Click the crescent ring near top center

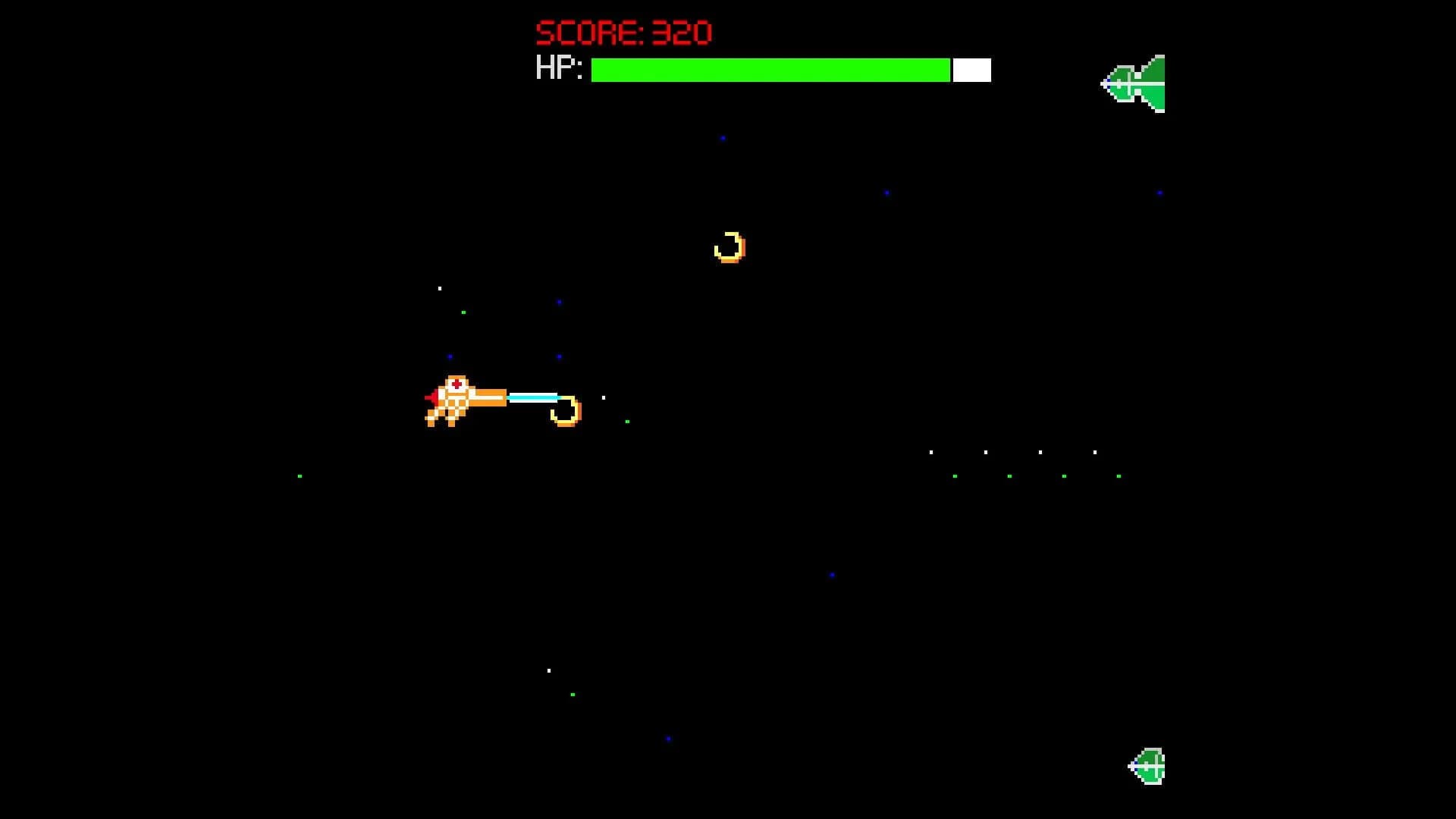[730, 246]
